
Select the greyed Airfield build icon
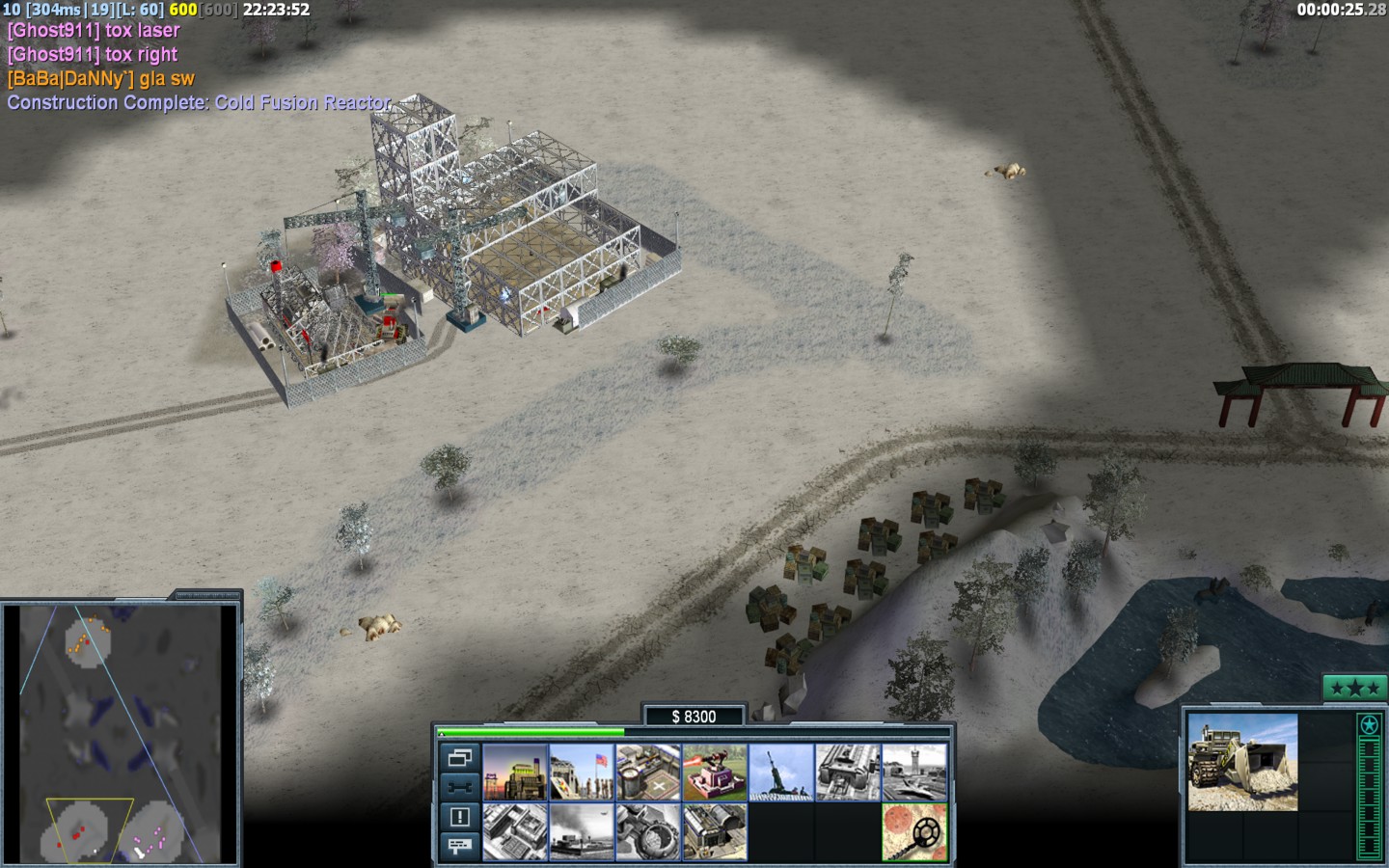914,773
